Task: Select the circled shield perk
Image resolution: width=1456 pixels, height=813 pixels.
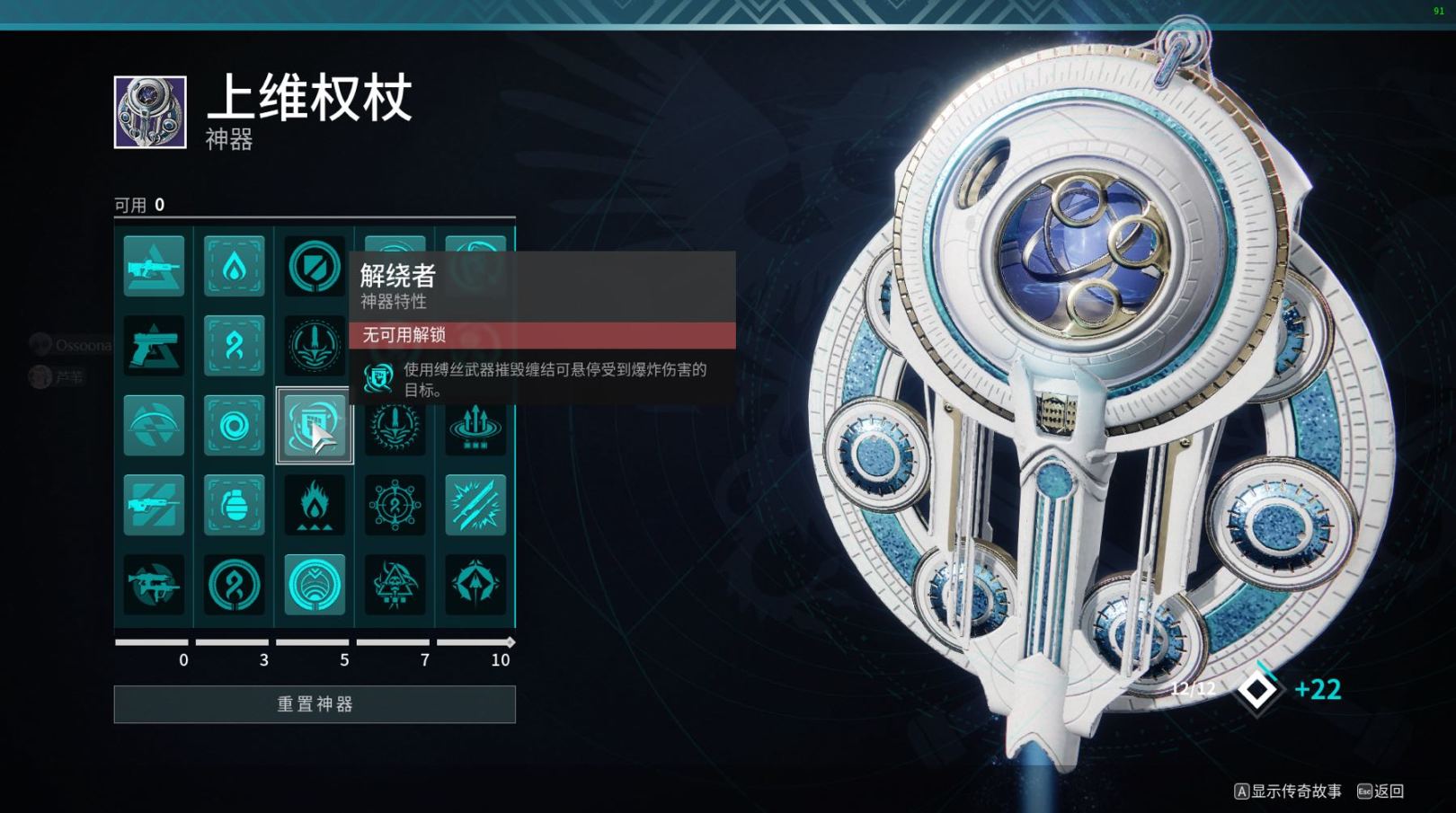Action: (315, 266)
